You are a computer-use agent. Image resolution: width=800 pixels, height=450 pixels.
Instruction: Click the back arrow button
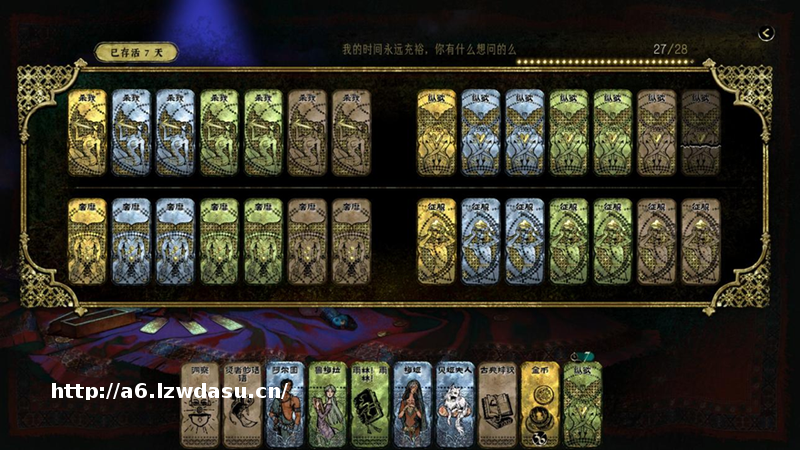click(766, 33)
